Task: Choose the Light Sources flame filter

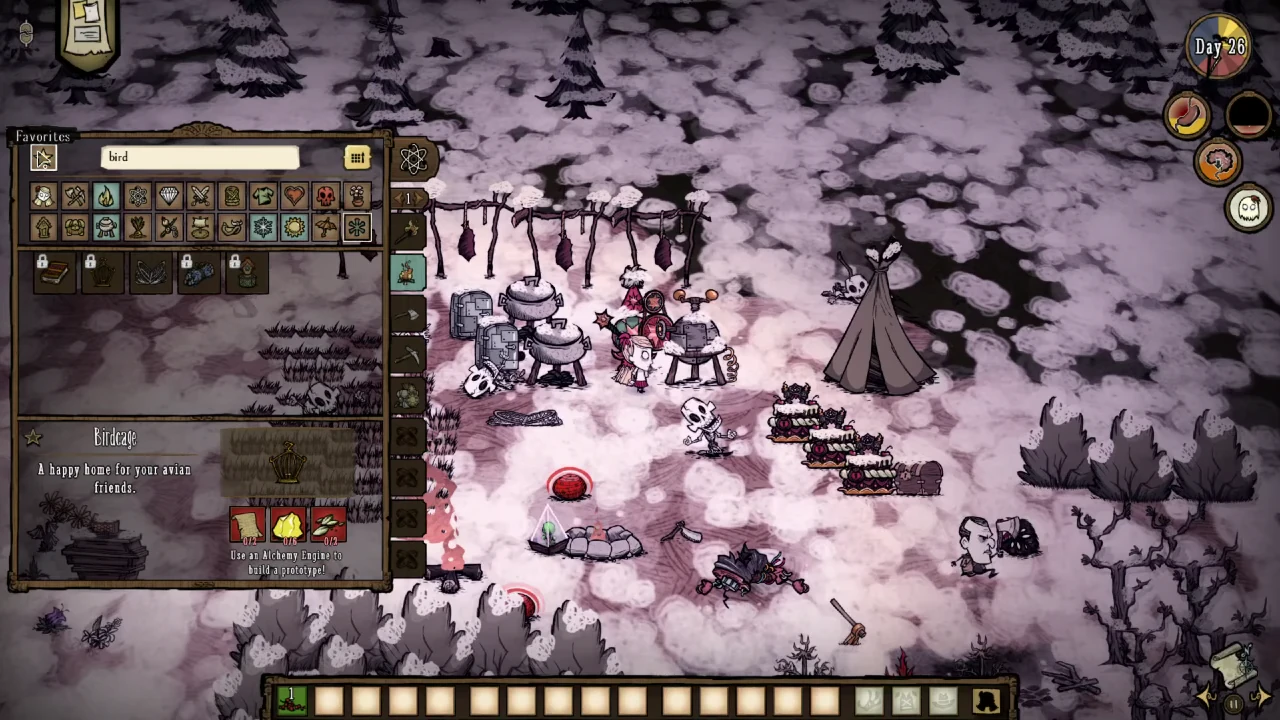Action: (x=106, y=196)
